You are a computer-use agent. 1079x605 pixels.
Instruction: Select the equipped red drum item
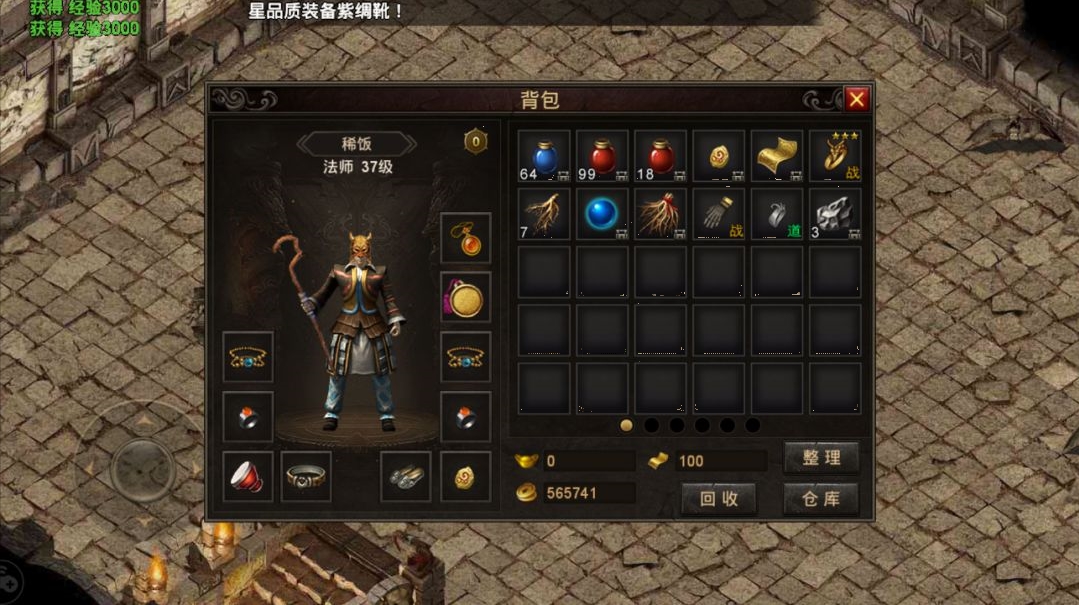pos(248,476)
